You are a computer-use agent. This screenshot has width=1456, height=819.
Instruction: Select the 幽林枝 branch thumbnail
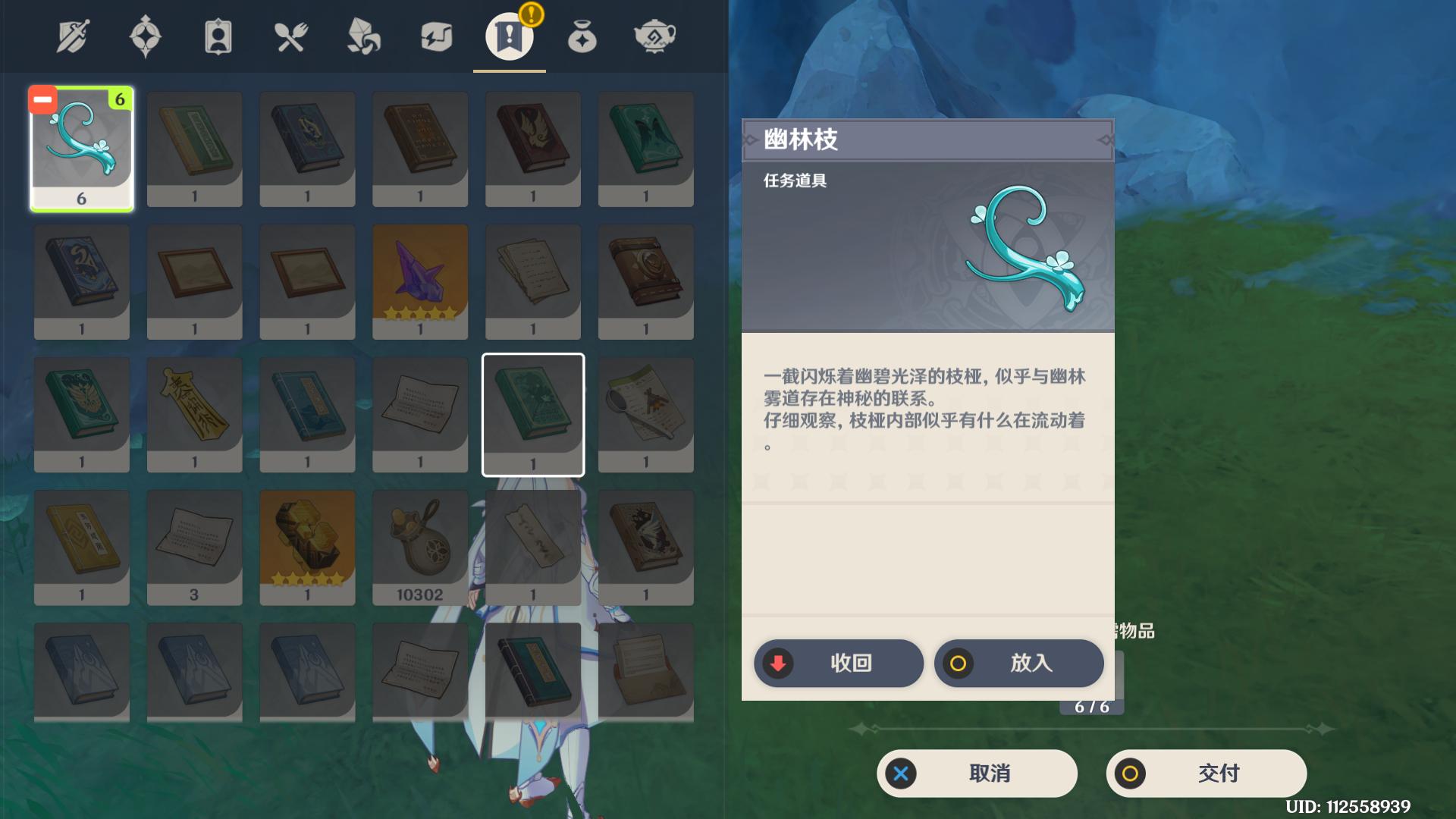(x=81, y=149)
